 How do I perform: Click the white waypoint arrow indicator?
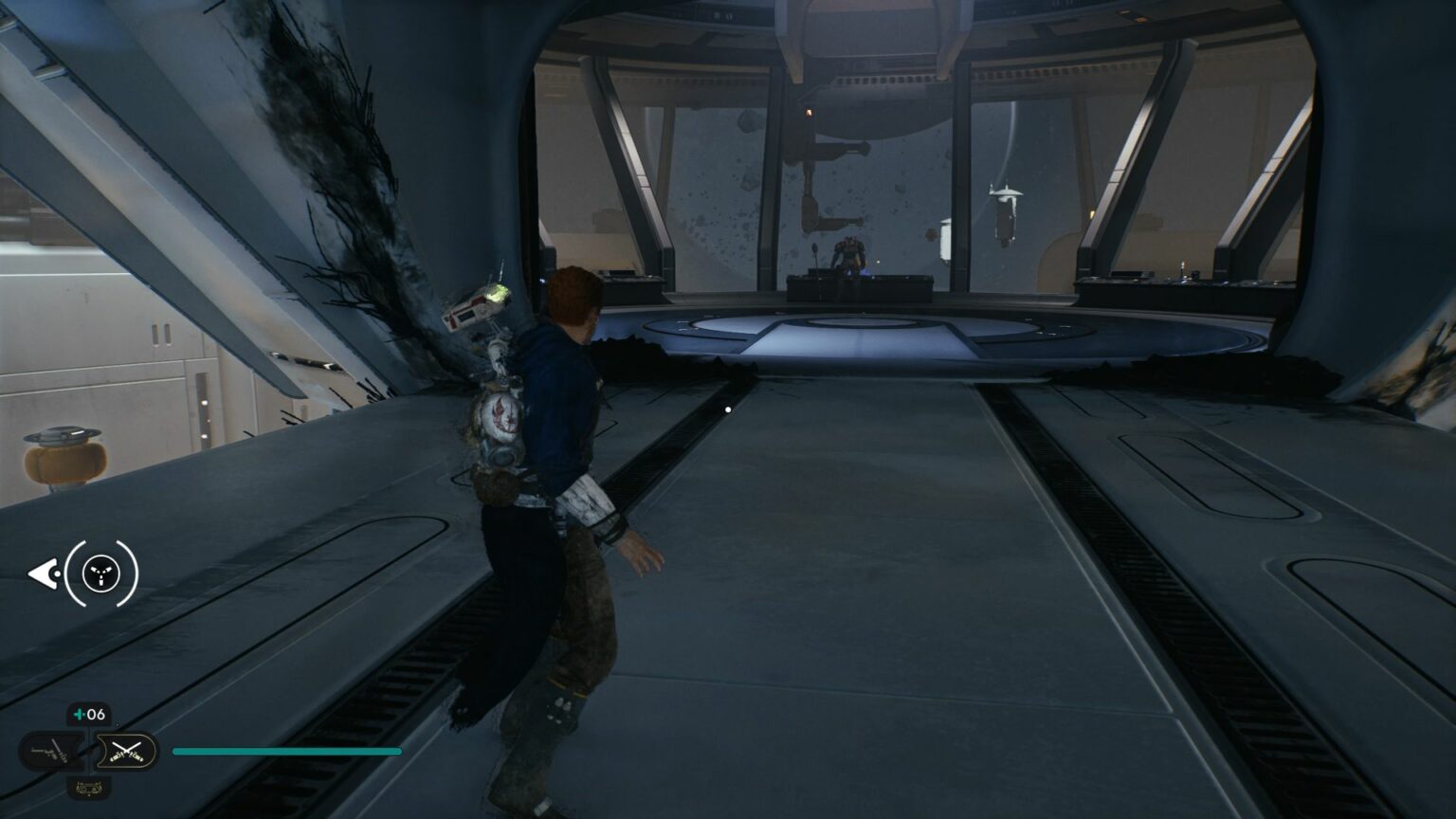pos(45,573)
